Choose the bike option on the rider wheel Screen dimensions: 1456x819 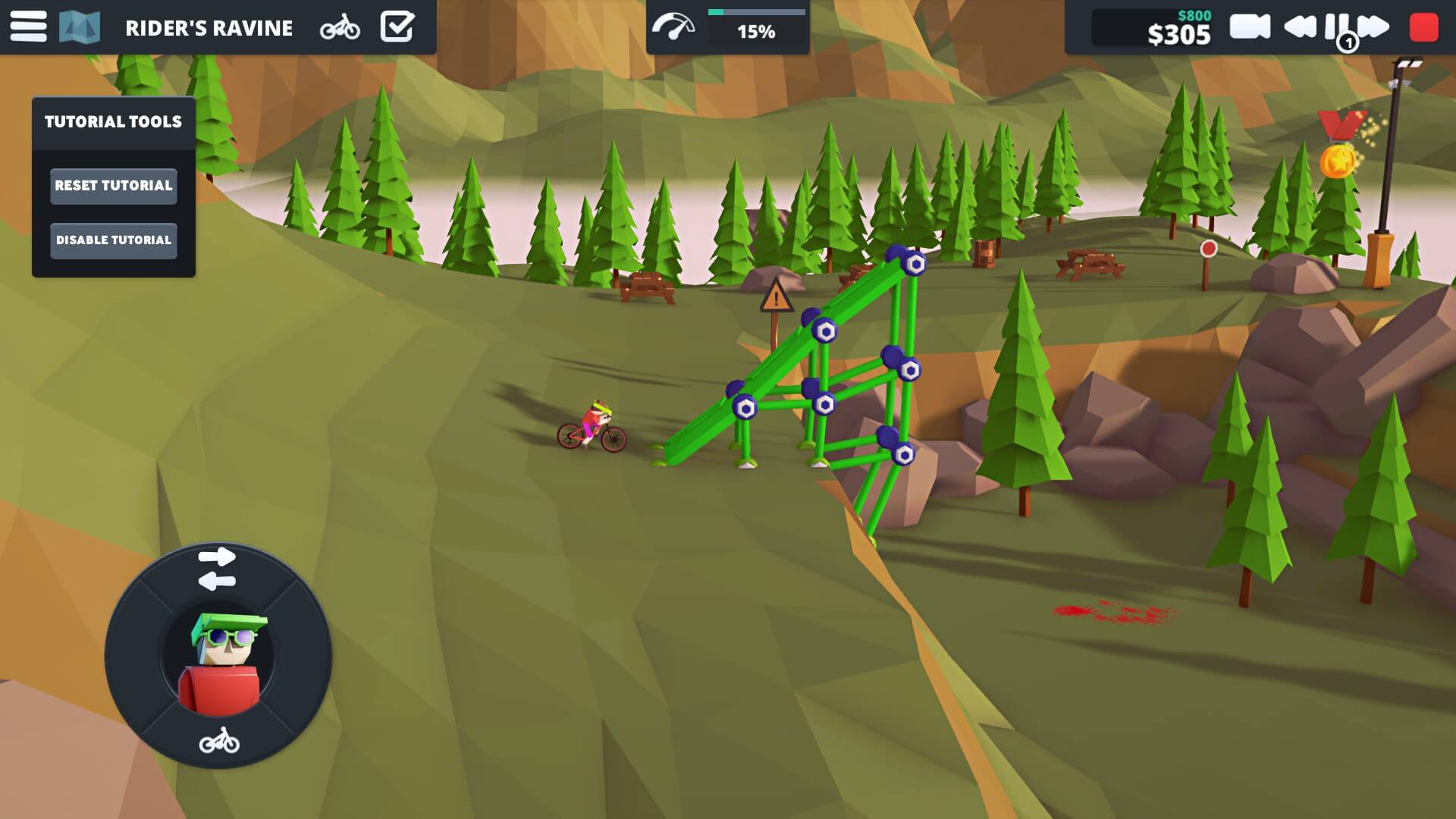[219, 741]
